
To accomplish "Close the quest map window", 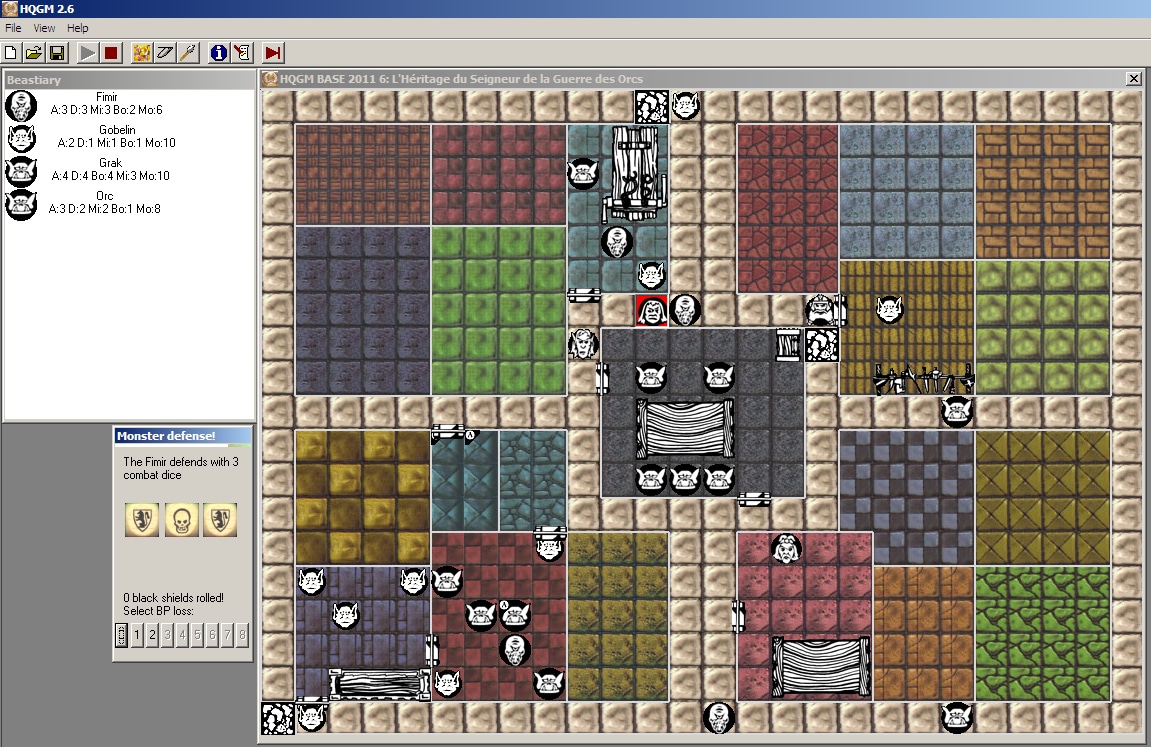I will pyautogui.click(x=1133, y=79).
